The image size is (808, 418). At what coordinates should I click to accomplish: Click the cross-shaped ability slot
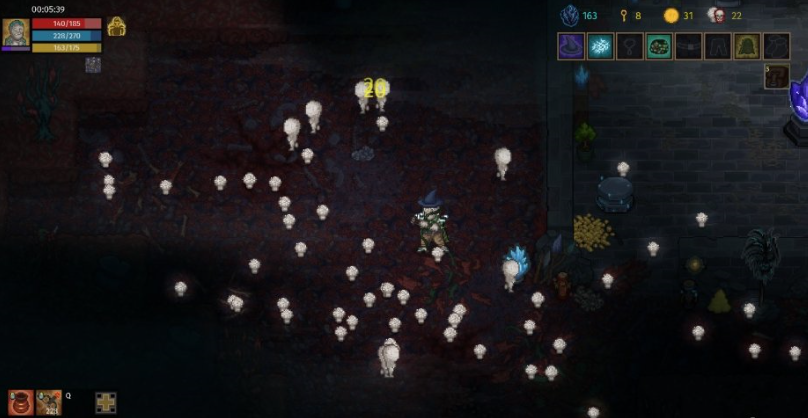click(x=106, y=403)
